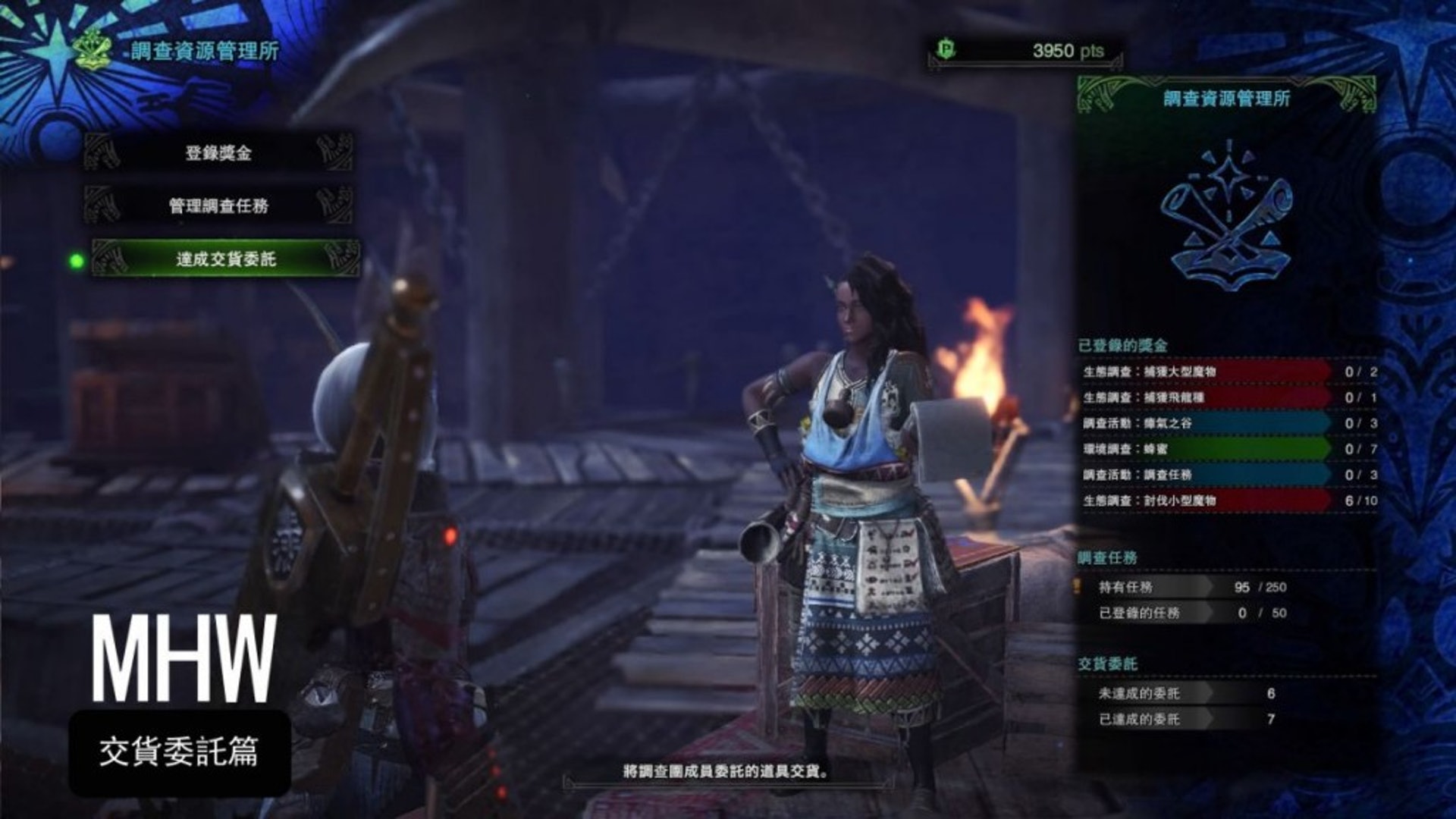Viewport: 1456px width, 819px height.
Task: Pick the 瘴氣之谷 bounty row
Action: (1206, 423)
